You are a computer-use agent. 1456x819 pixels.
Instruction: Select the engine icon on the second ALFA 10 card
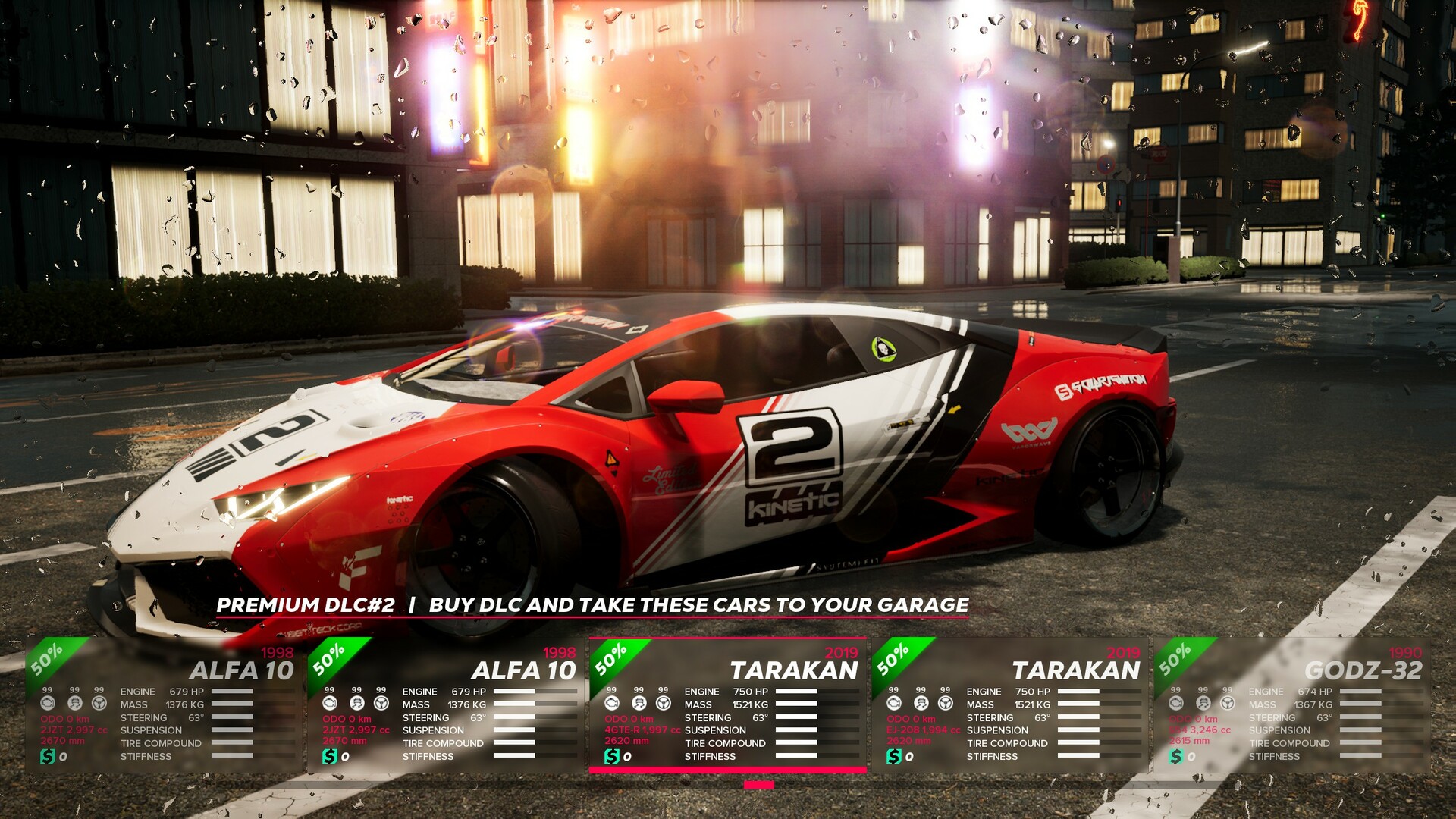328,704
